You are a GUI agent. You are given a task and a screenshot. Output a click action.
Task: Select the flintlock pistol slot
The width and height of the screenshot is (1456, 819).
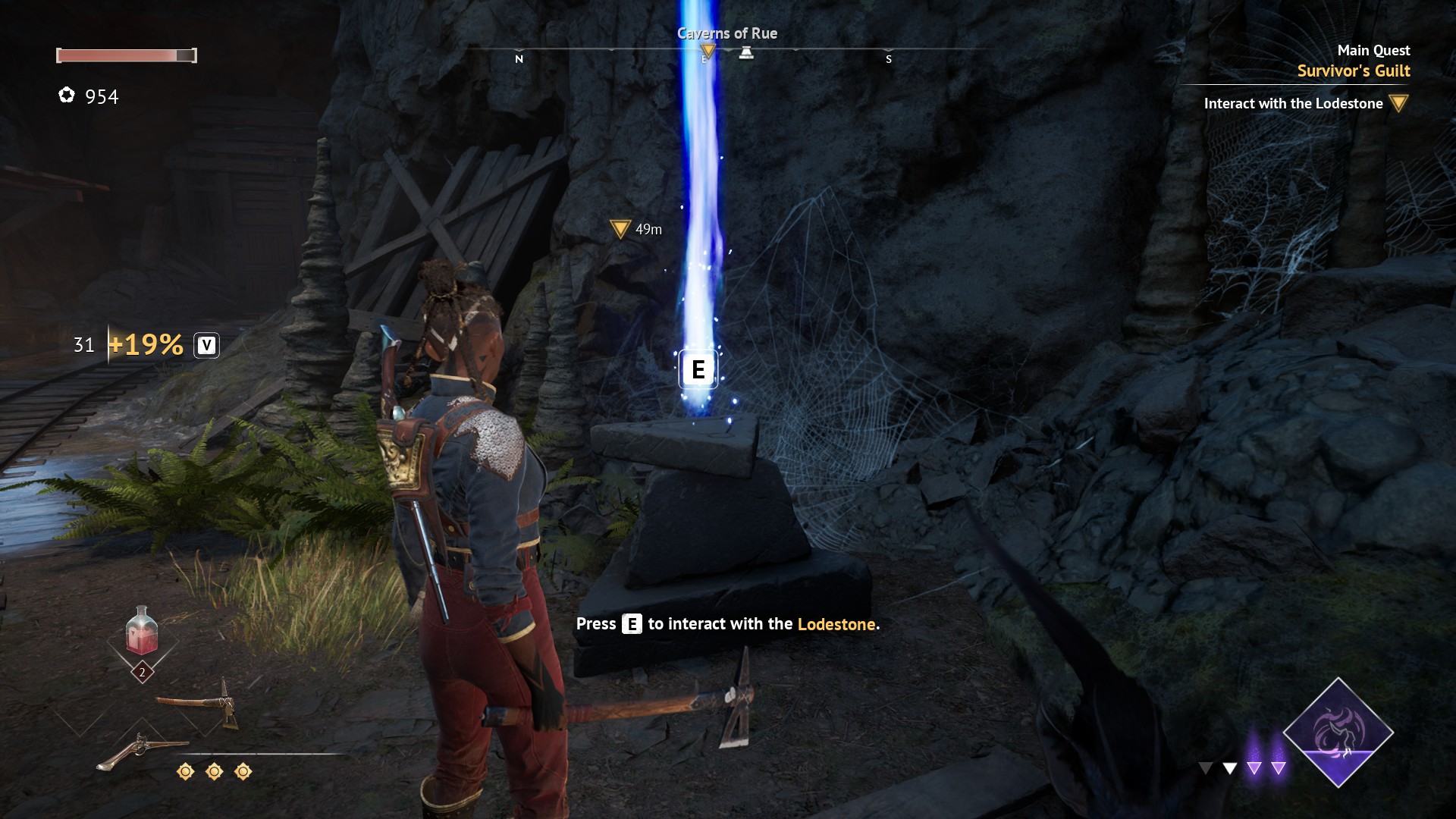click(141, 750)
